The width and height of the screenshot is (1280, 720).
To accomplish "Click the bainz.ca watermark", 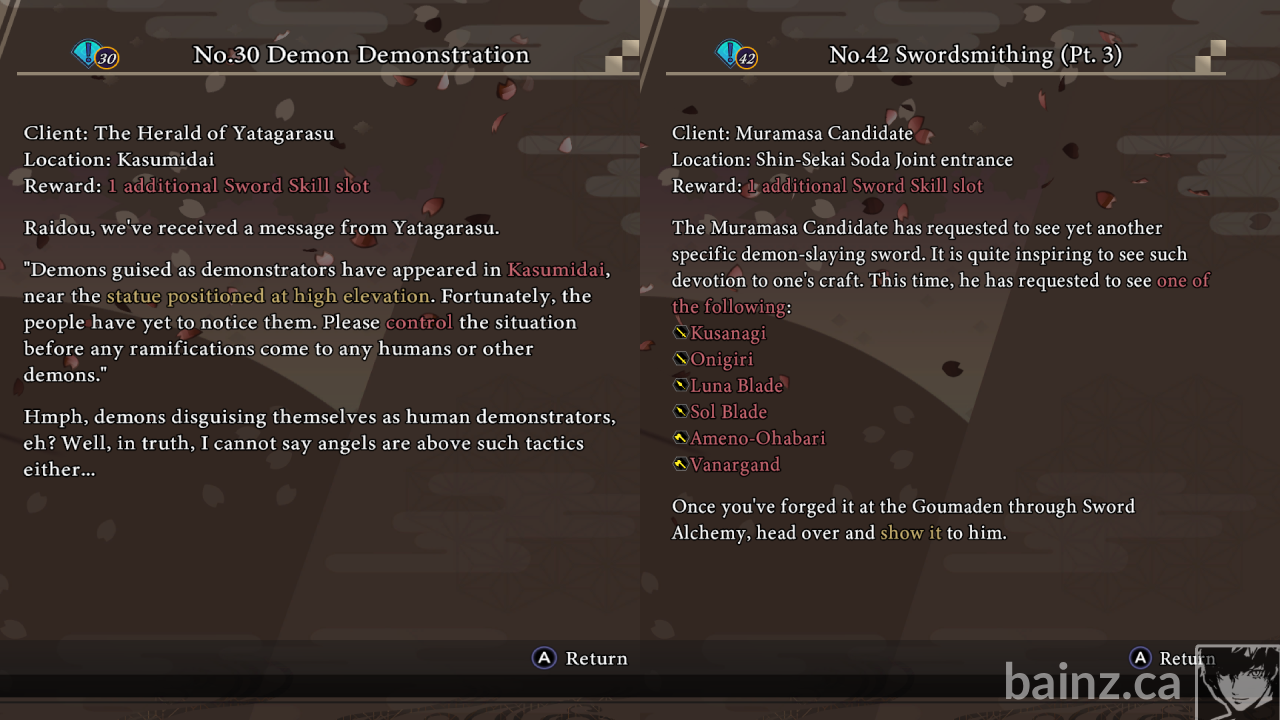I will [1092, 683].
